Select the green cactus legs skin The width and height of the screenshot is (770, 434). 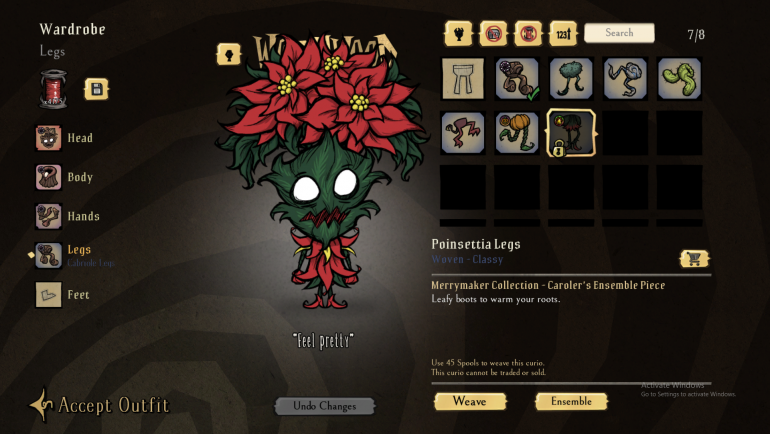[x=571, y=78]
